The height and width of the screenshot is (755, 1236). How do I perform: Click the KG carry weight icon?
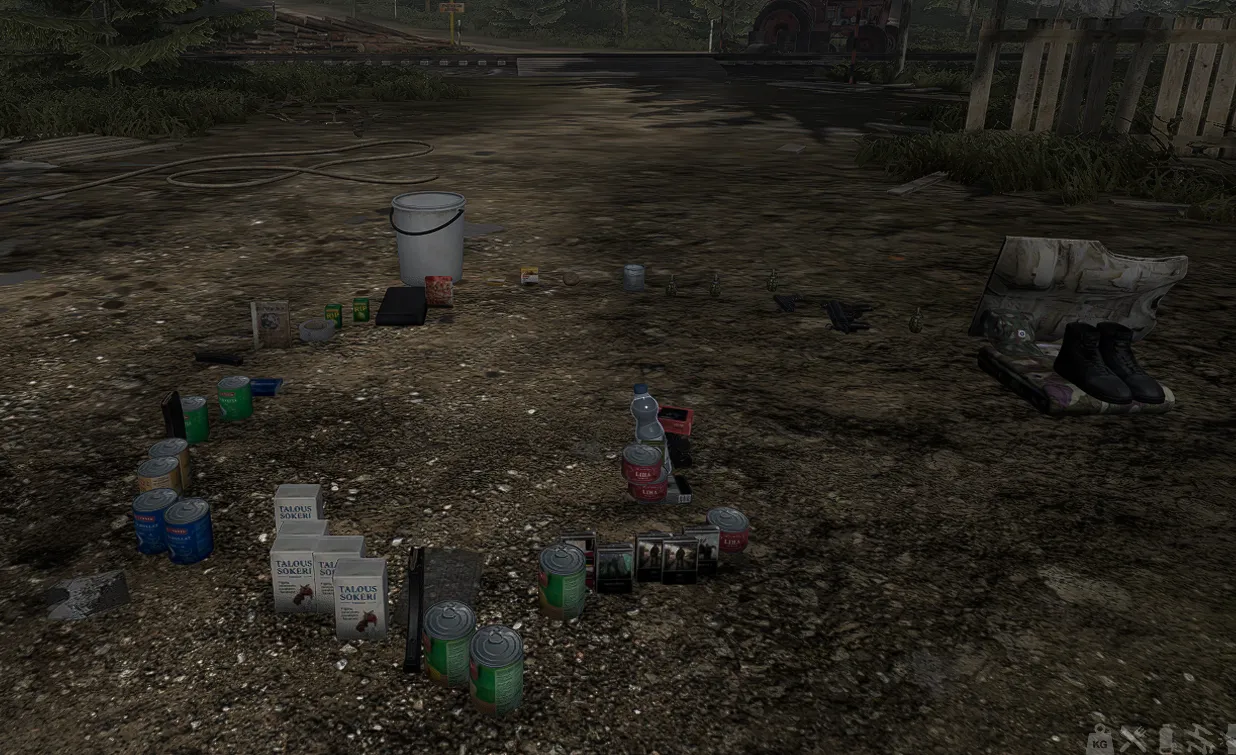pos(1100,740)
